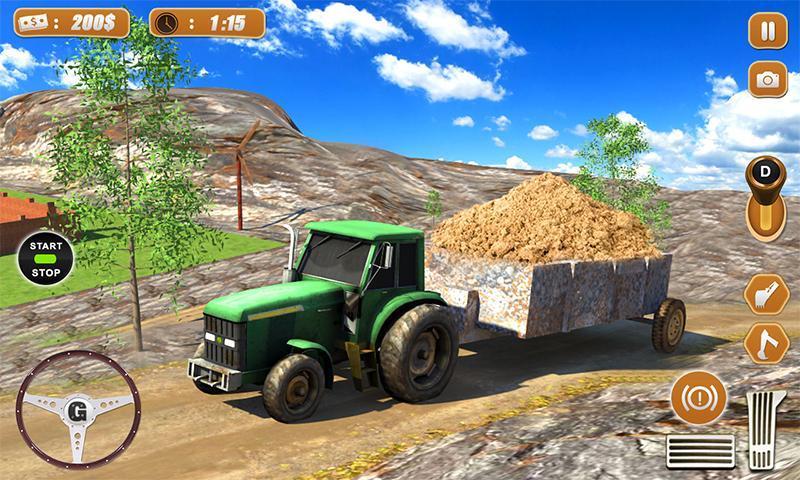Tap the tall accelerator pedal
Image resolution: width=800 pixels, height=480 pixels.
766,430
